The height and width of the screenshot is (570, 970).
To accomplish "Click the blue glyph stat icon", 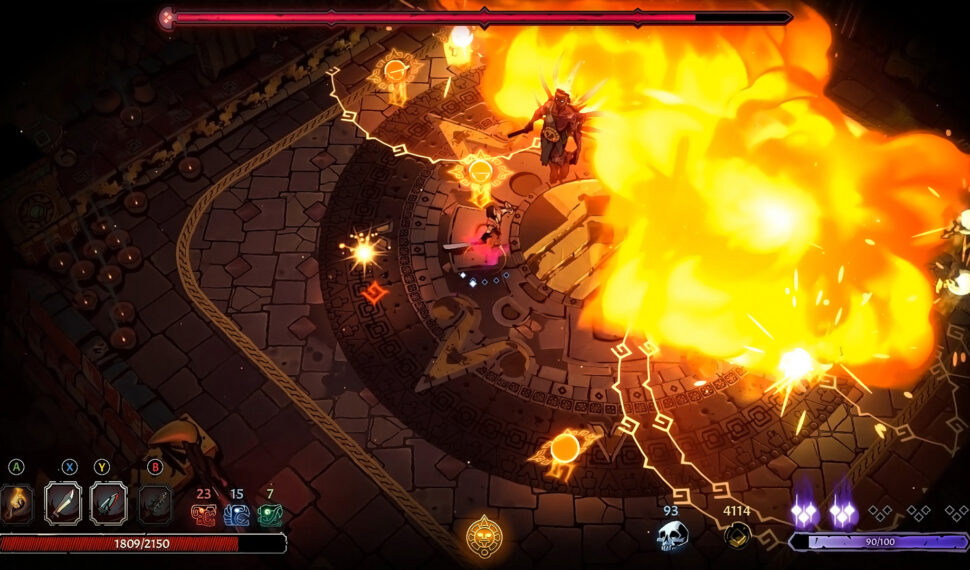I will (x=236, y=514).
